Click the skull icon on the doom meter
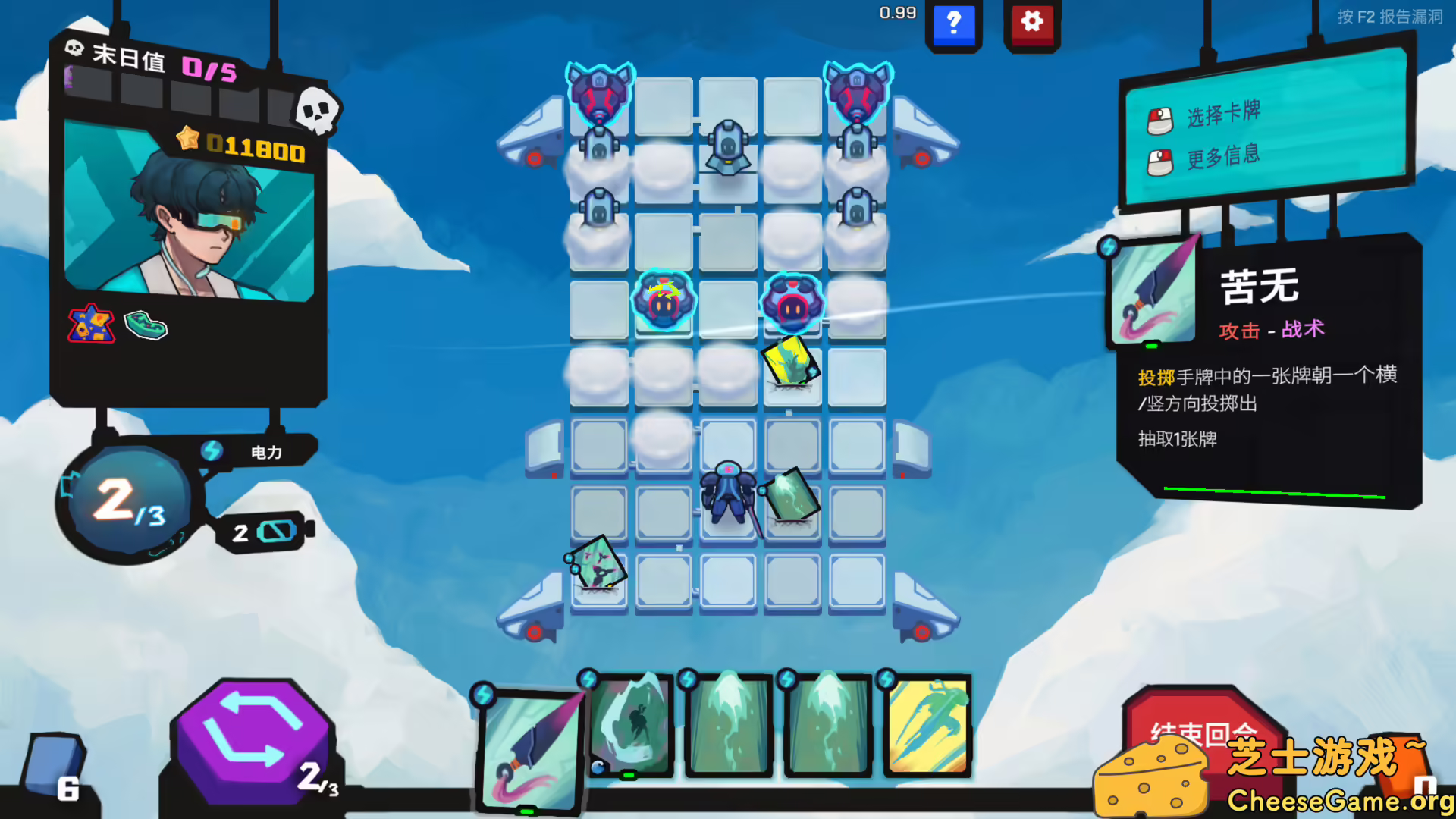The height and width of the screenshot is (819, 1456). click(318, 111)
